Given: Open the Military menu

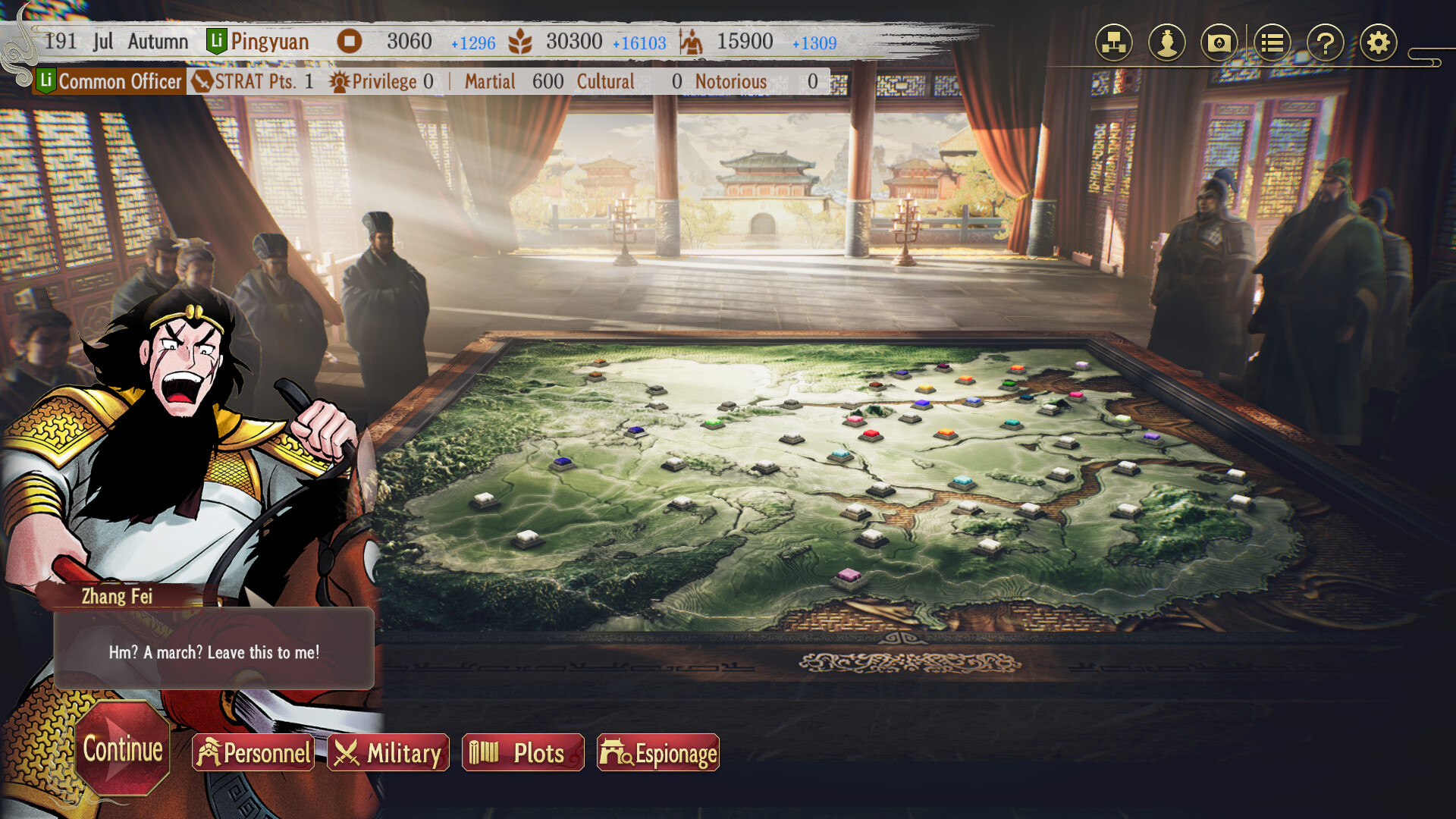Looking at the screenshot, I should click(x=389, y=753).
